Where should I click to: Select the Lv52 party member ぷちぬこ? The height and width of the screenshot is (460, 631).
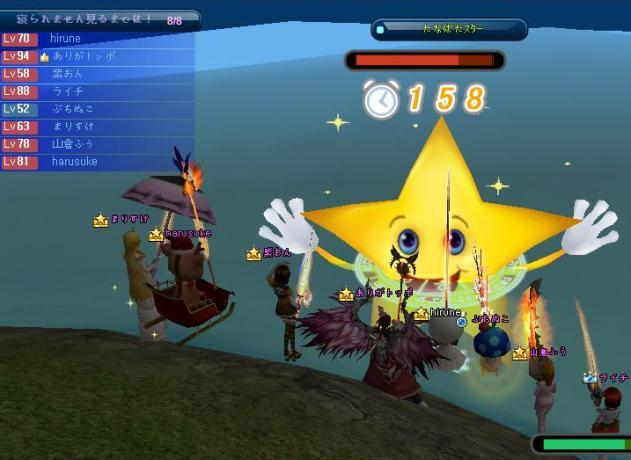coord(100,109)
